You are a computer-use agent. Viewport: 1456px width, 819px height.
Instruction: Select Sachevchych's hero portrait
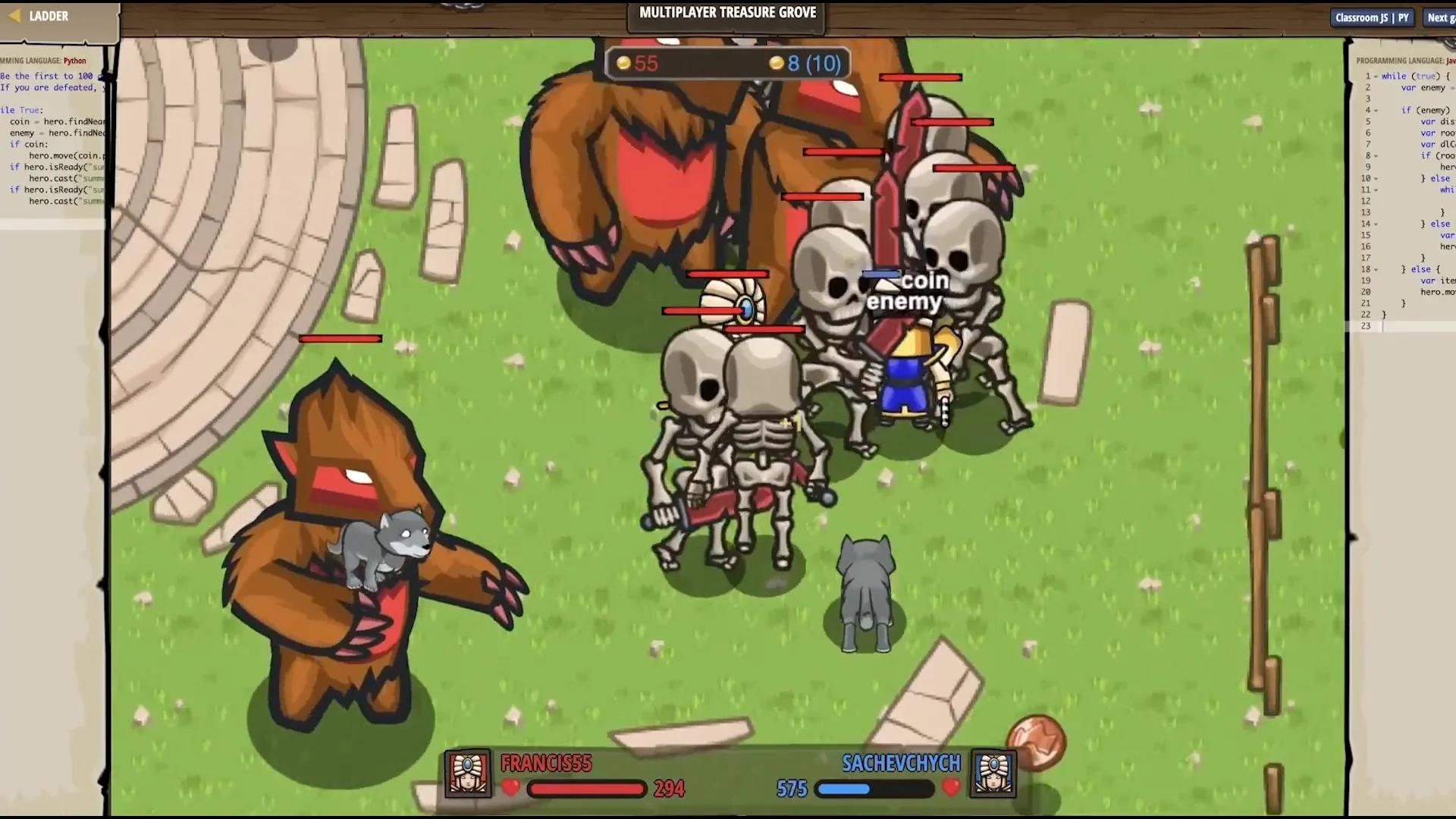pos(993,773)
